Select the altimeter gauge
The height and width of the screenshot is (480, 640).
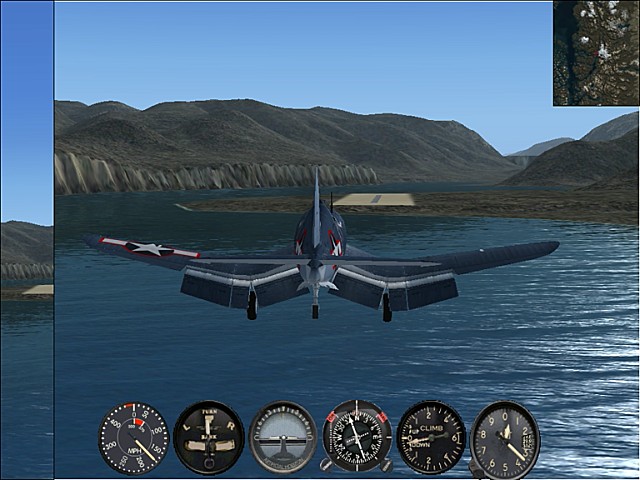click(x=505, y=439)
